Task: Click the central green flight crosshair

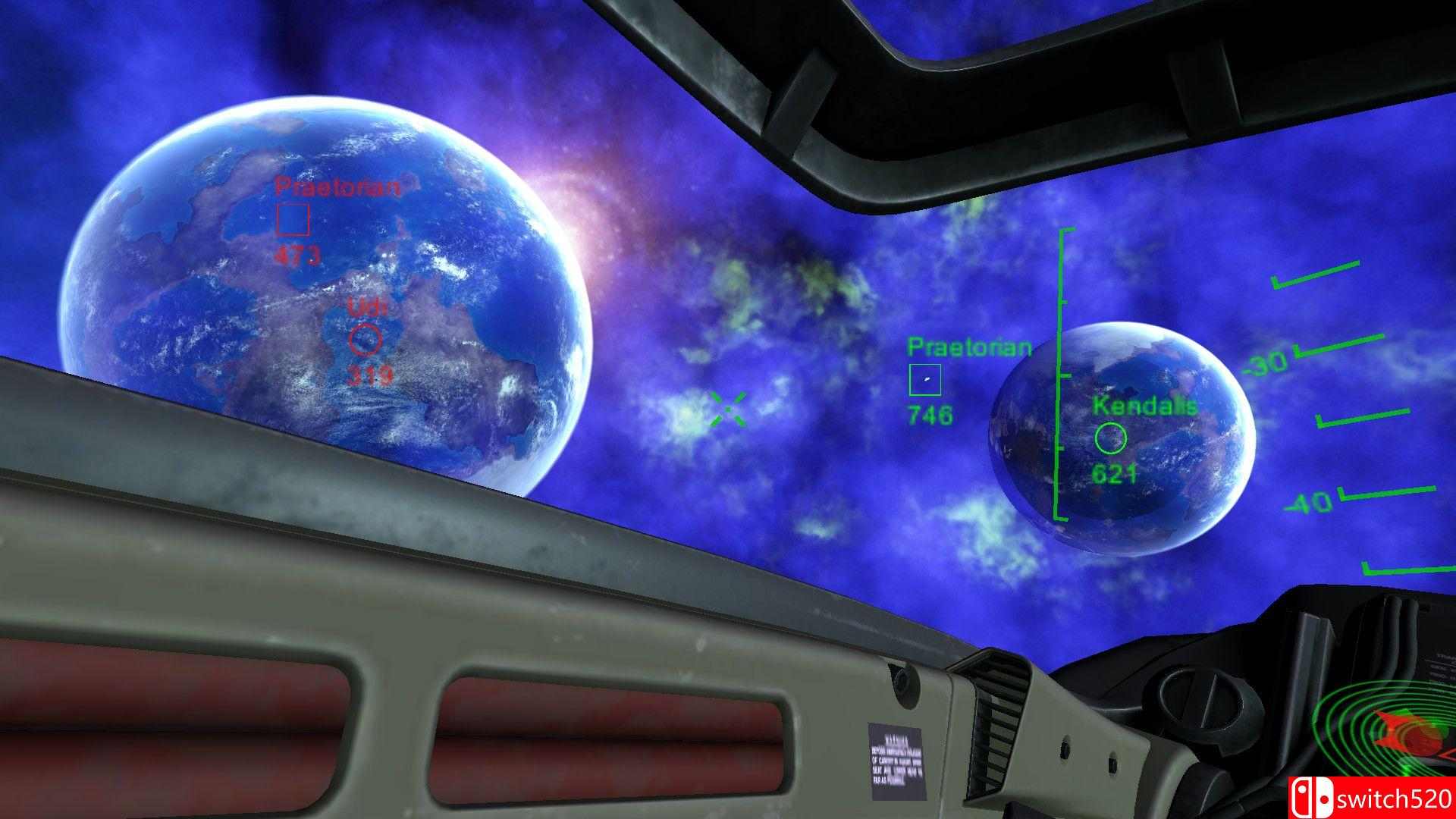Action: coord(726,408)
